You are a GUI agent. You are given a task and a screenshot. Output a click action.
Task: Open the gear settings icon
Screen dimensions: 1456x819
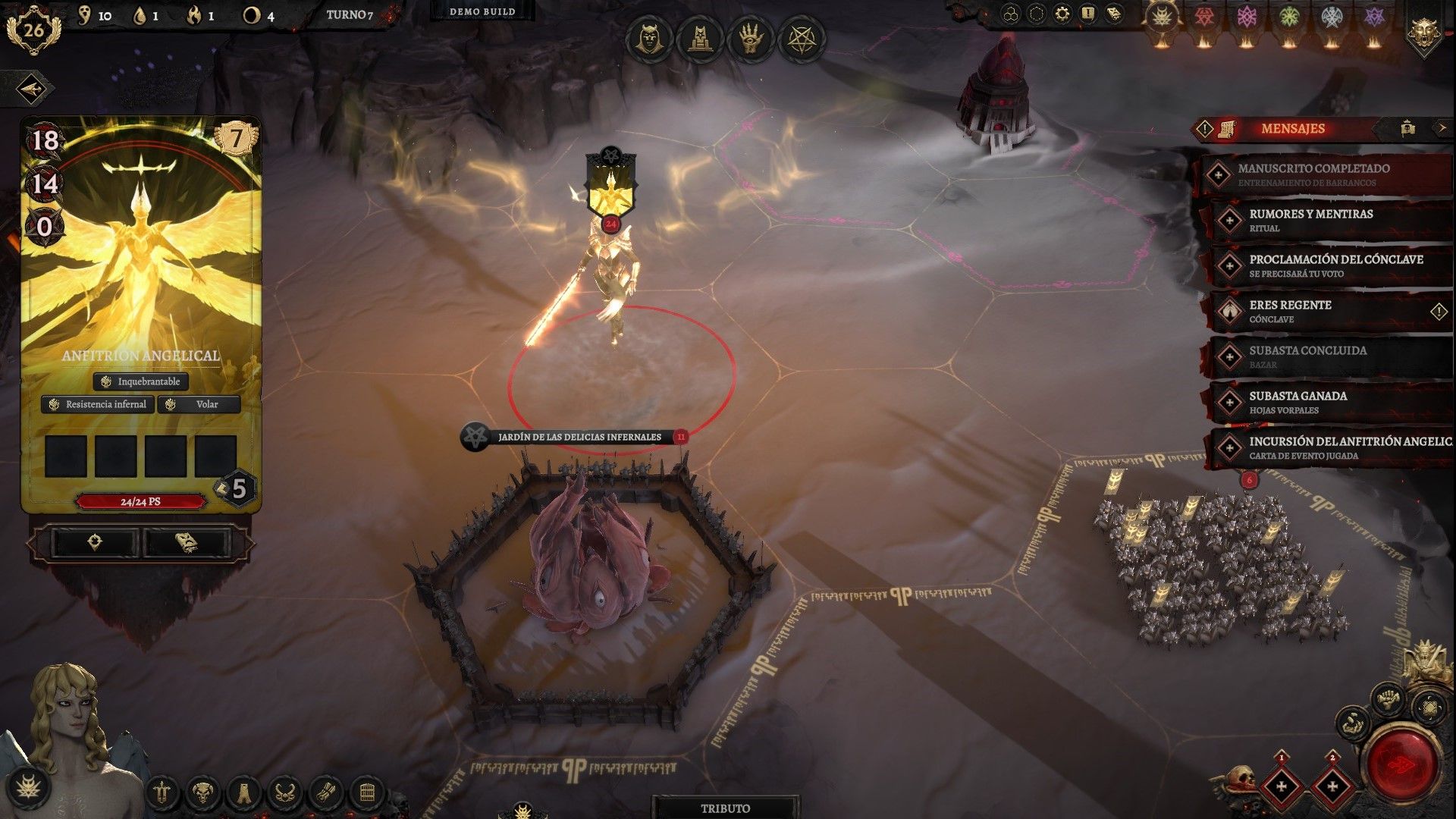pos(1062,14)
